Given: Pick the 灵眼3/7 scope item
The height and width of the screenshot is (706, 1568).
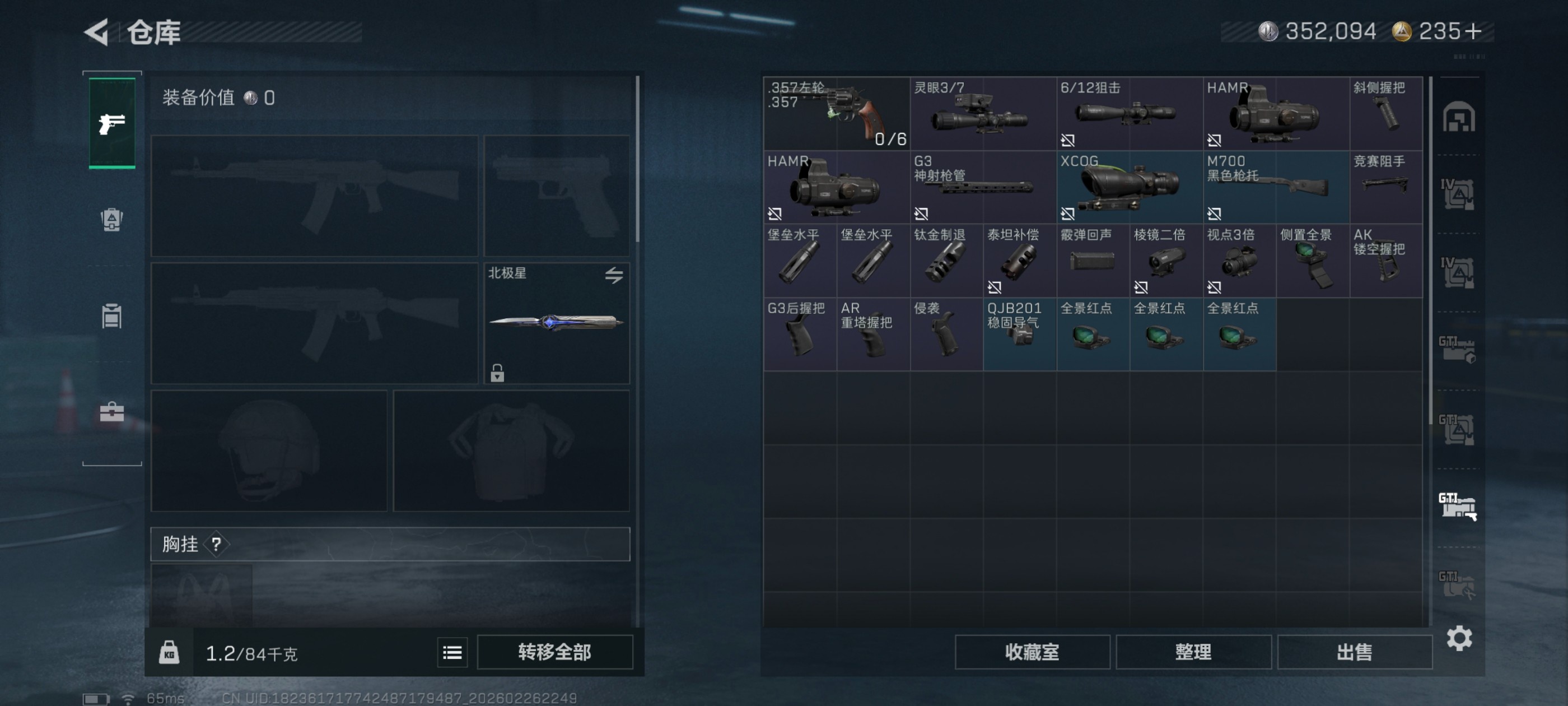Looking at the screenshot, I should (x=982, y=113).
